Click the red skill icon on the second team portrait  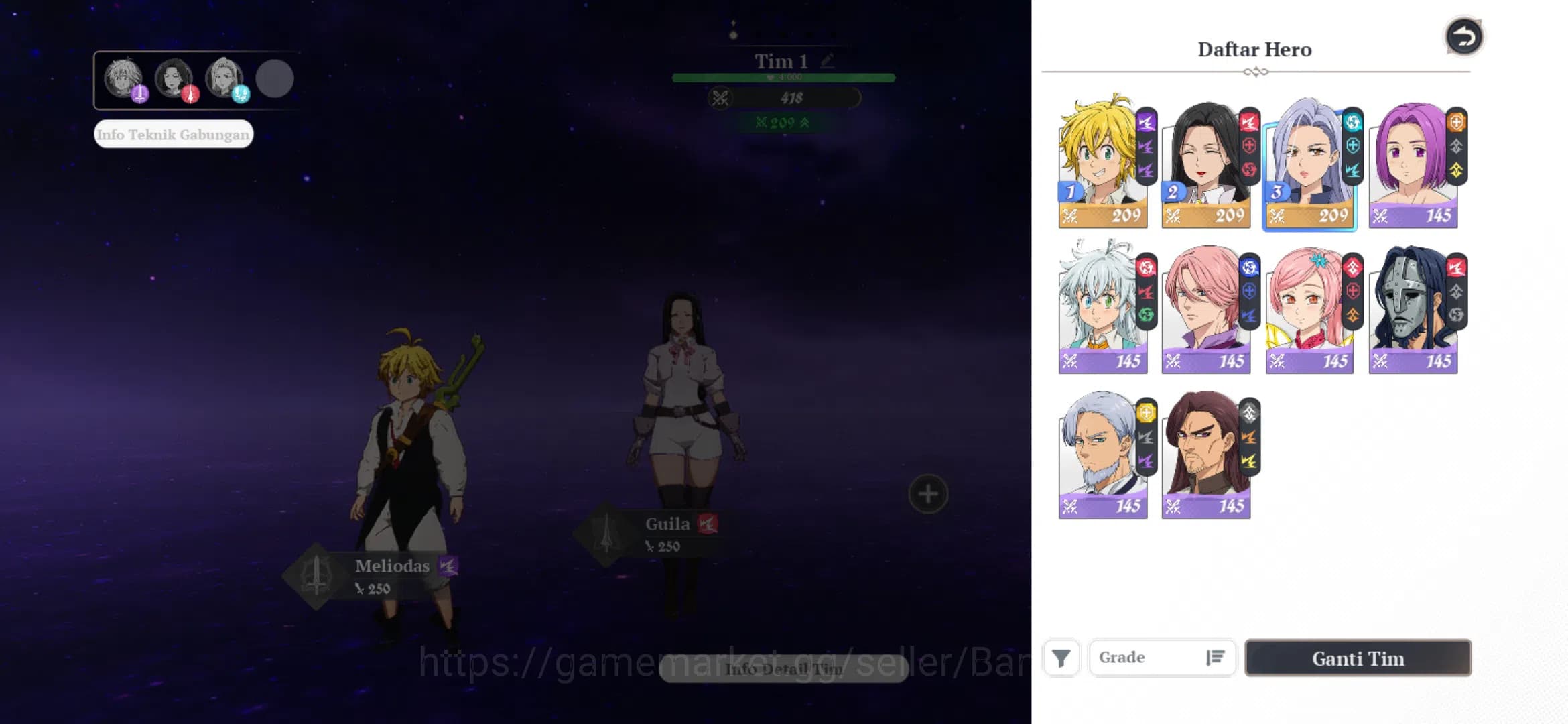point(190,95)
